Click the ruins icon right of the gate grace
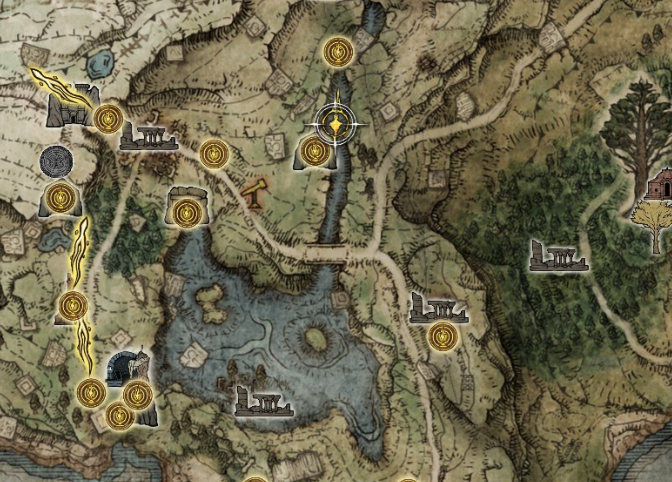 [146, 136]
